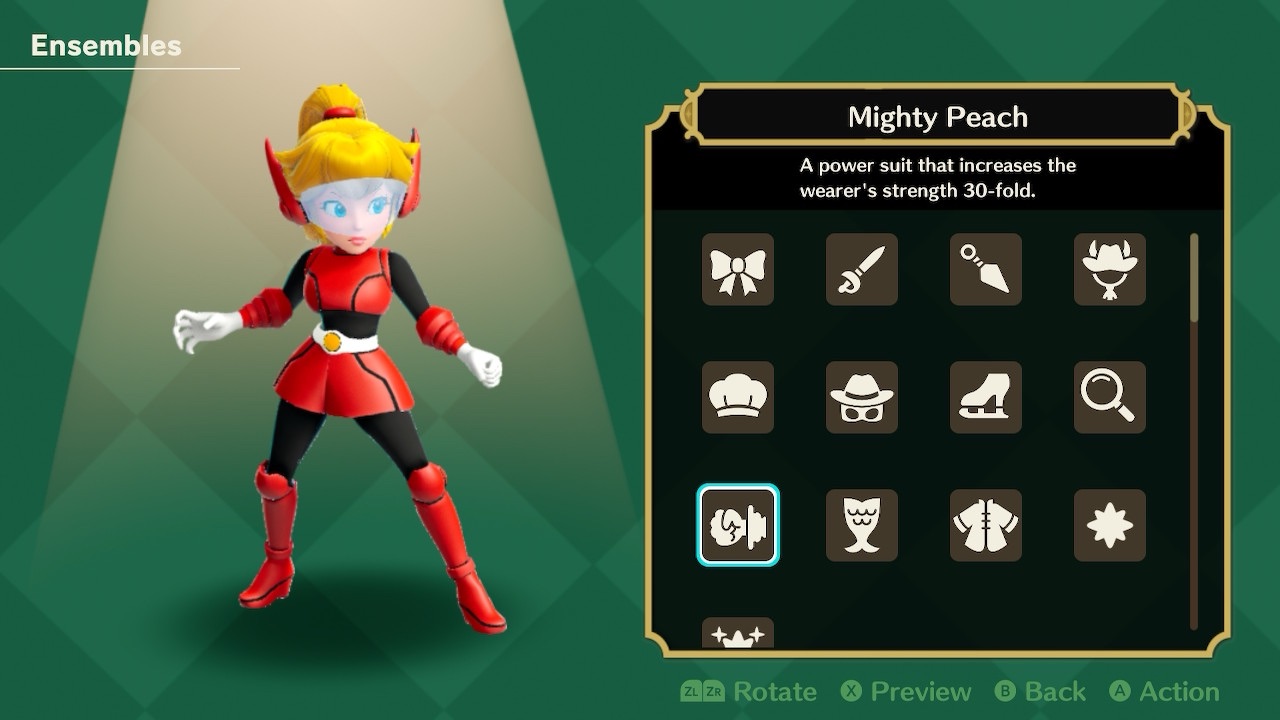This screenshot has width=1280, height=720.
Task: Pick the ice skate ensemble
Action: pos(986,398)
